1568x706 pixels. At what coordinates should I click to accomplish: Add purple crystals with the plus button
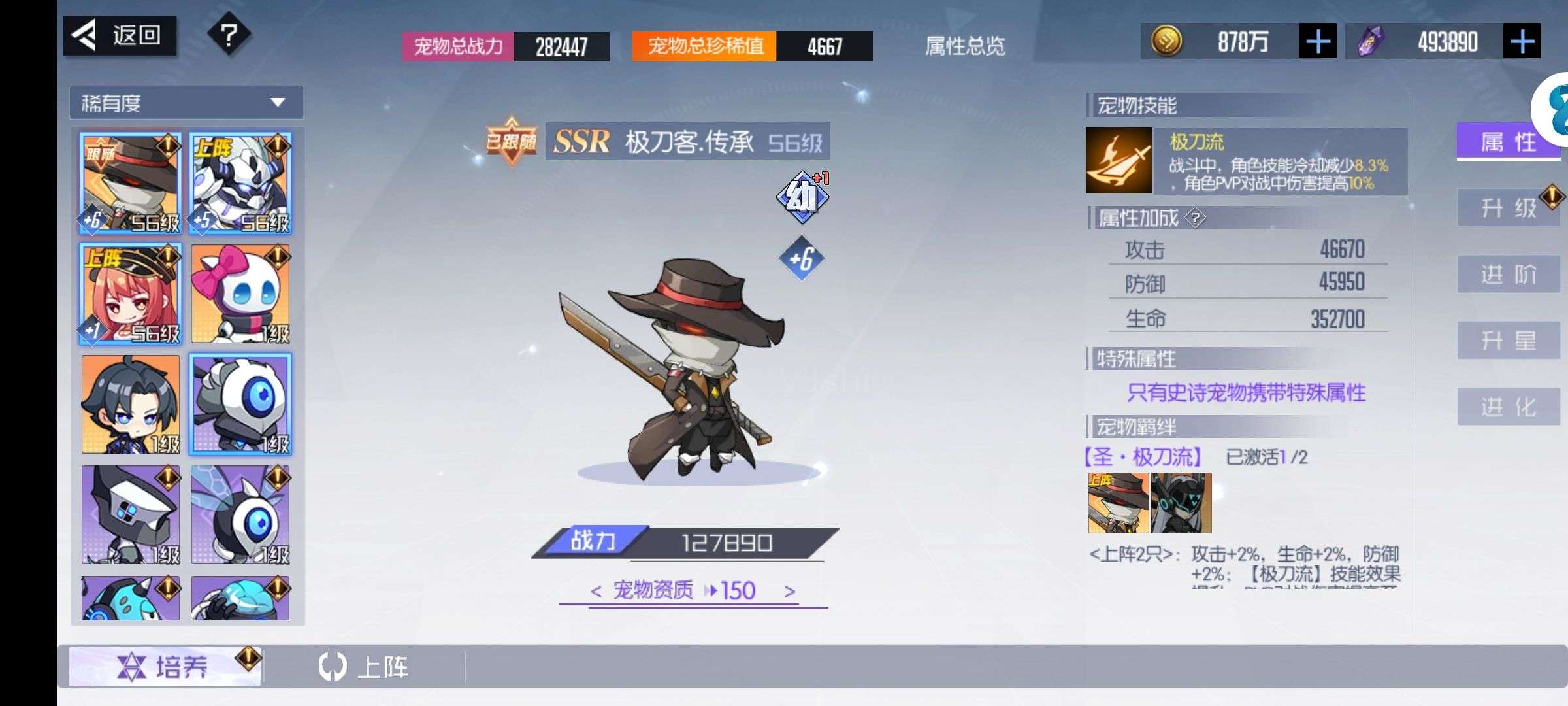[x=1522, y=42]
